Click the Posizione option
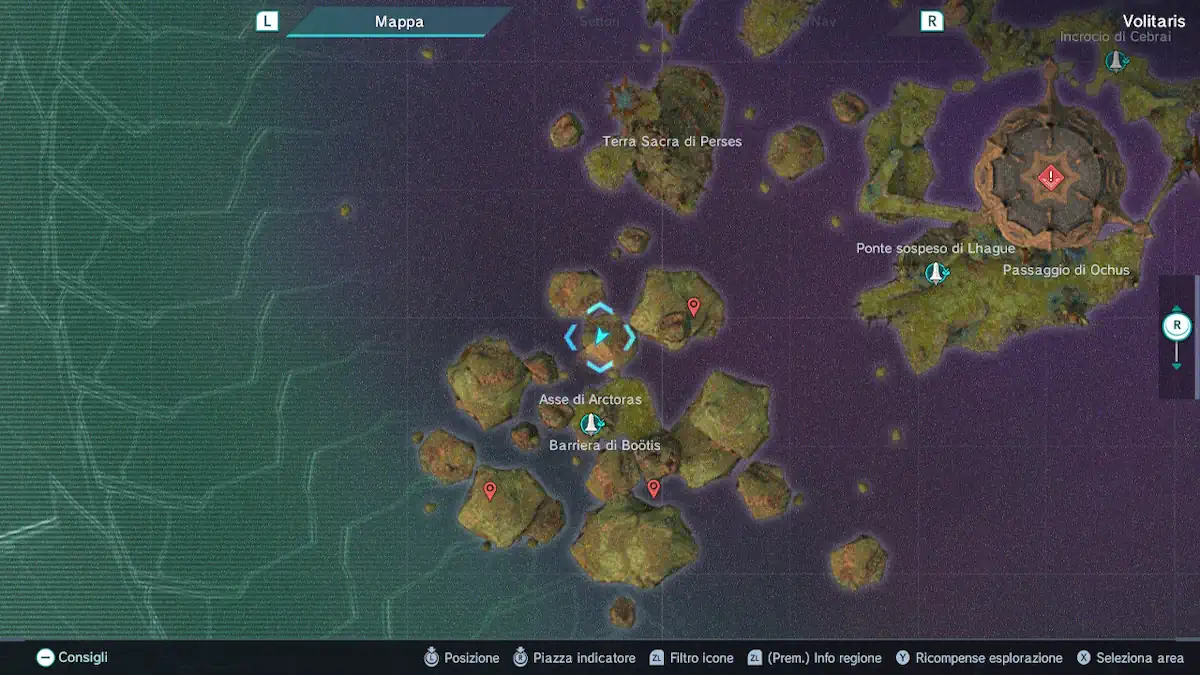 (461, 658)
